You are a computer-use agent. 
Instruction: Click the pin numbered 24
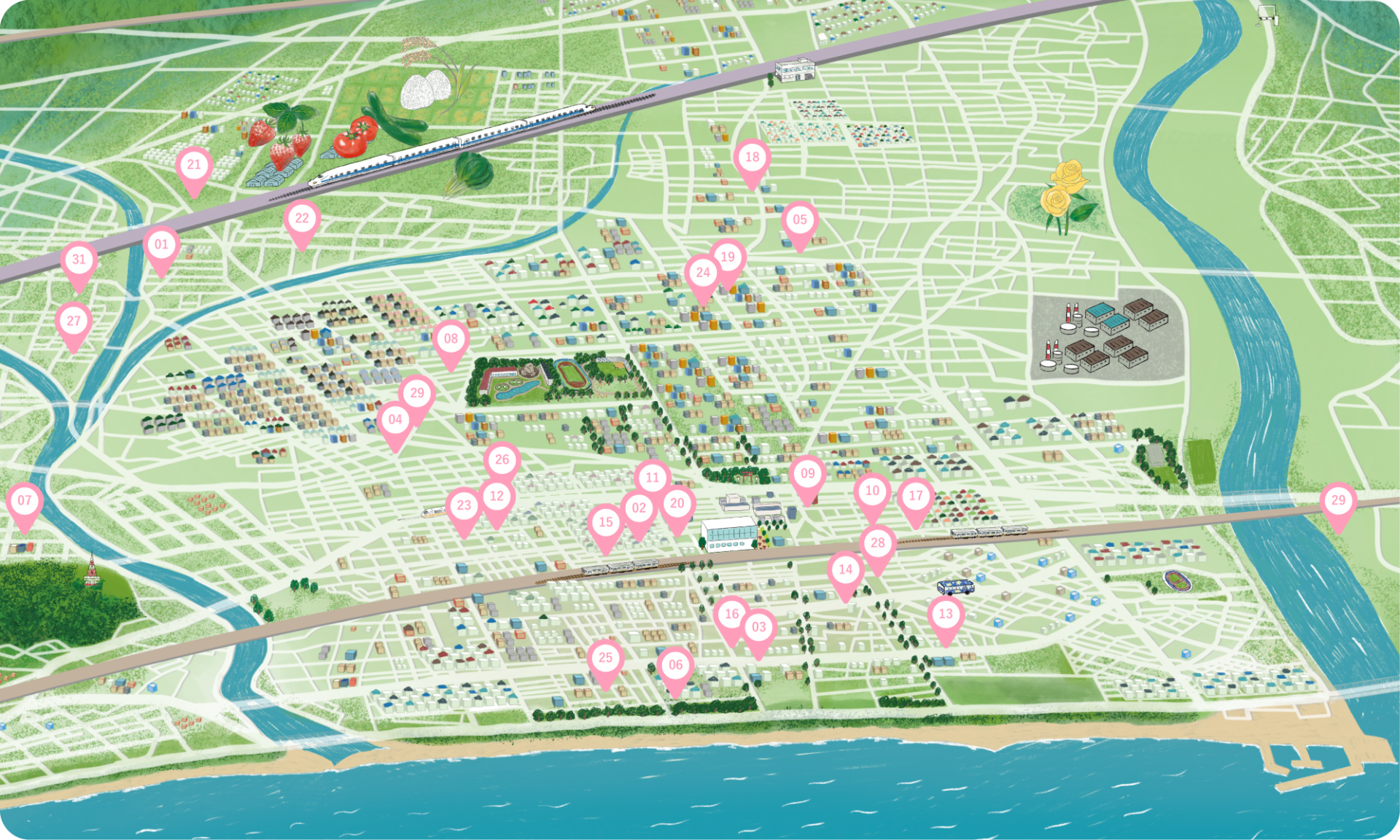(702, 273)
